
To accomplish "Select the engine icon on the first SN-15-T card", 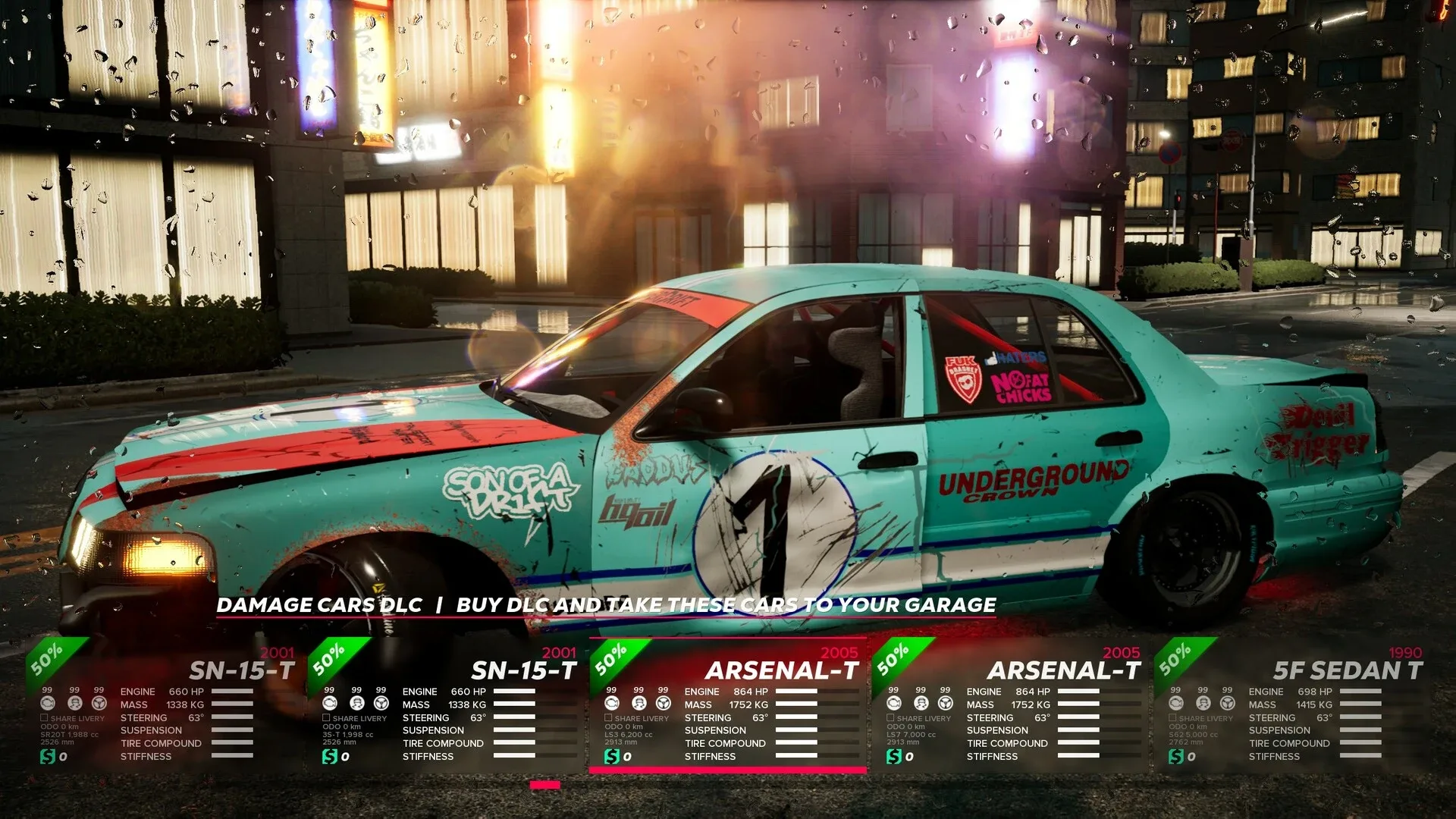I will [47, 704].
